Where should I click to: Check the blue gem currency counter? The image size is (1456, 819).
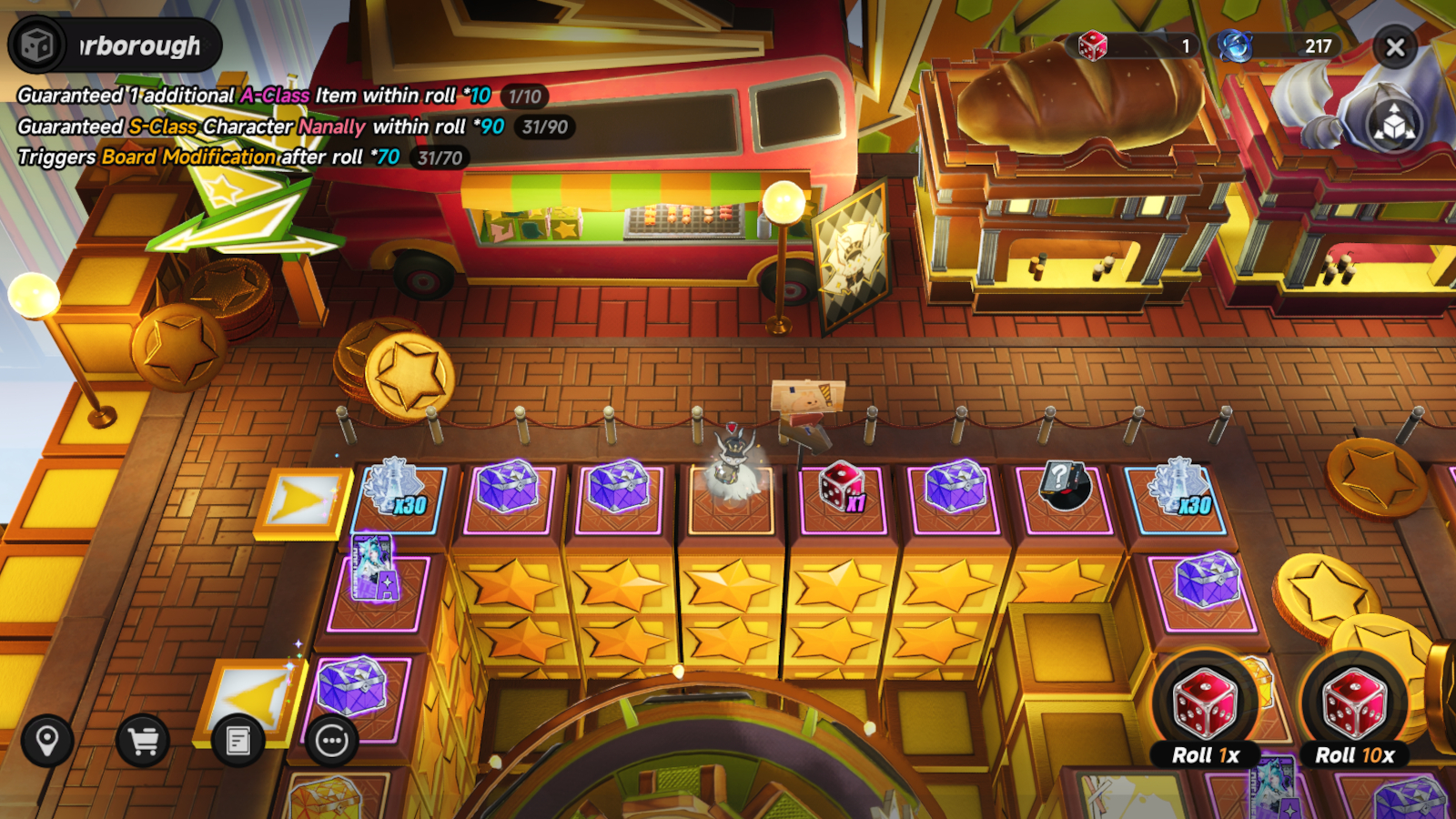point(1278,45)
